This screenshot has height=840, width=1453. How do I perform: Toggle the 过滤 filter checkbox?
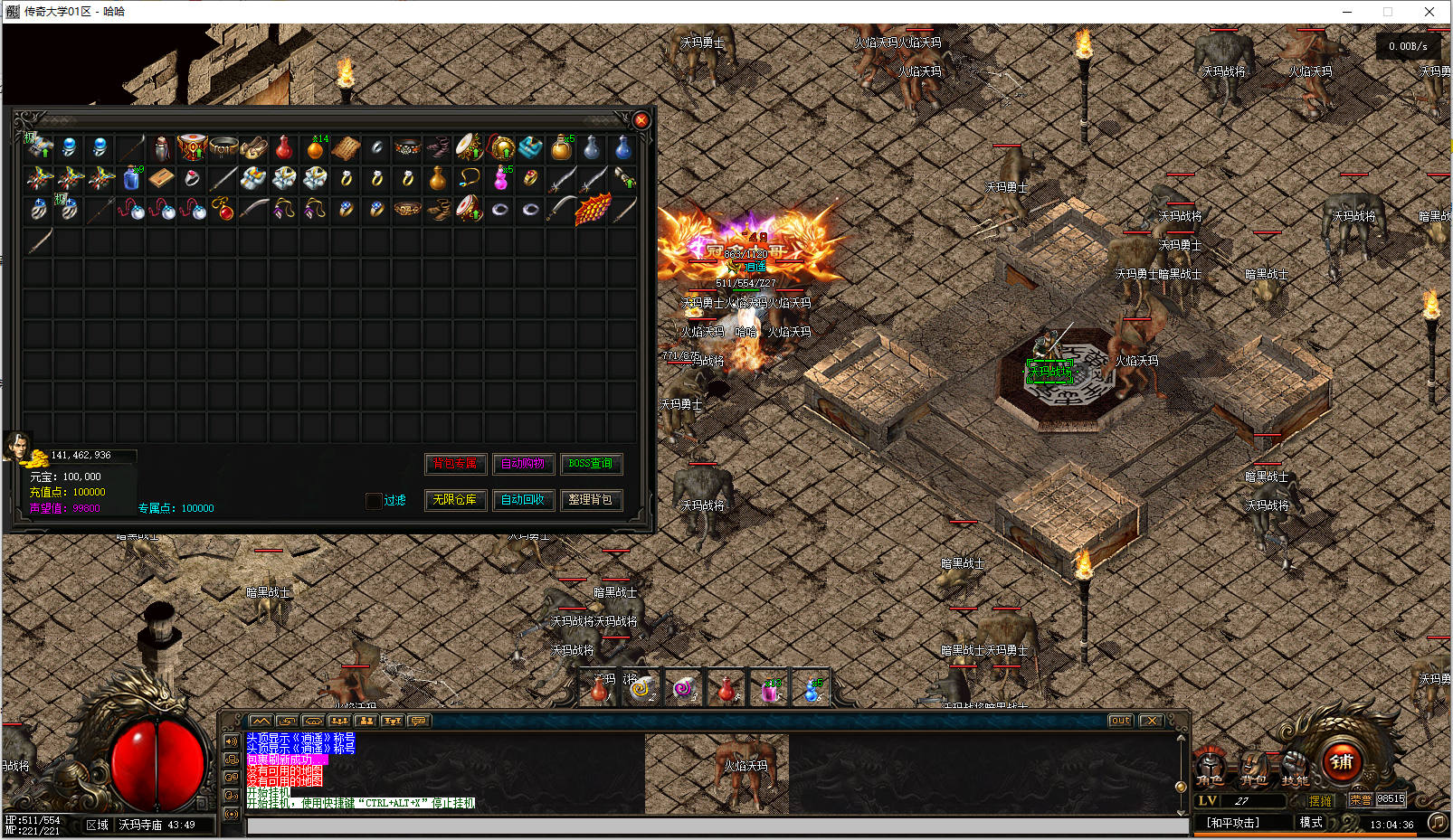374,501
